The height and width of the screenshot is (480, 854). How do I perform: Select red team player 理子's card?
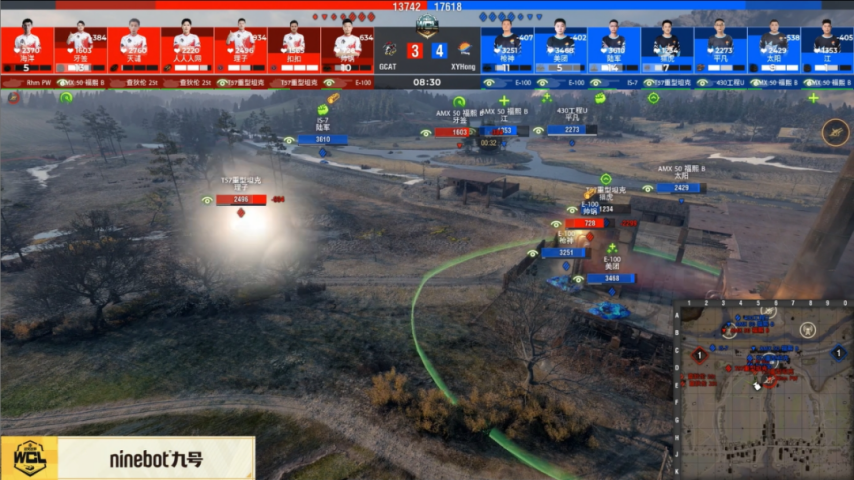[241, 47]
